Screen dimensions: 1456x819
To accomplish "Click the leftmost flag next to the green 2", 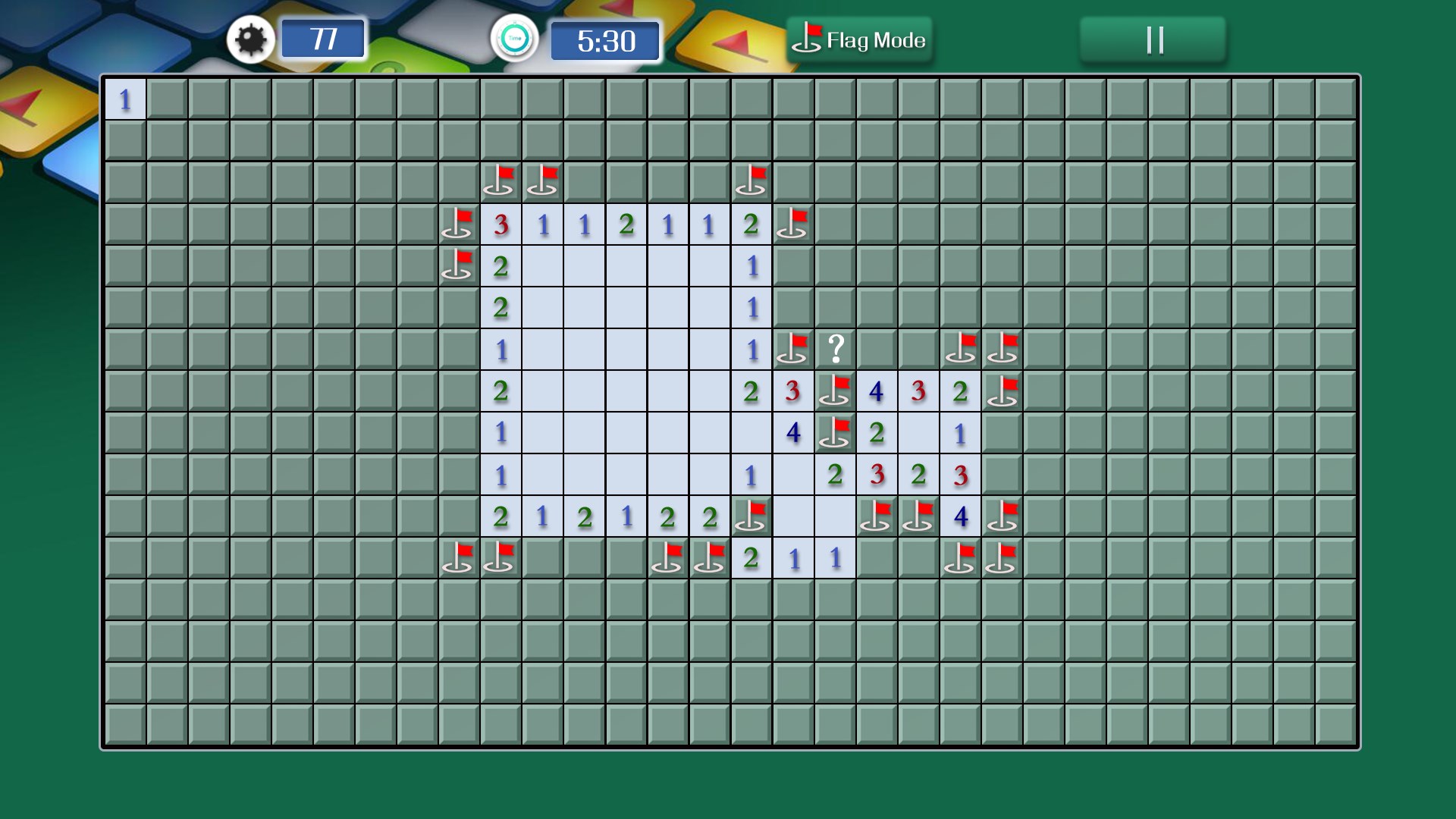I will coord(459,265).
